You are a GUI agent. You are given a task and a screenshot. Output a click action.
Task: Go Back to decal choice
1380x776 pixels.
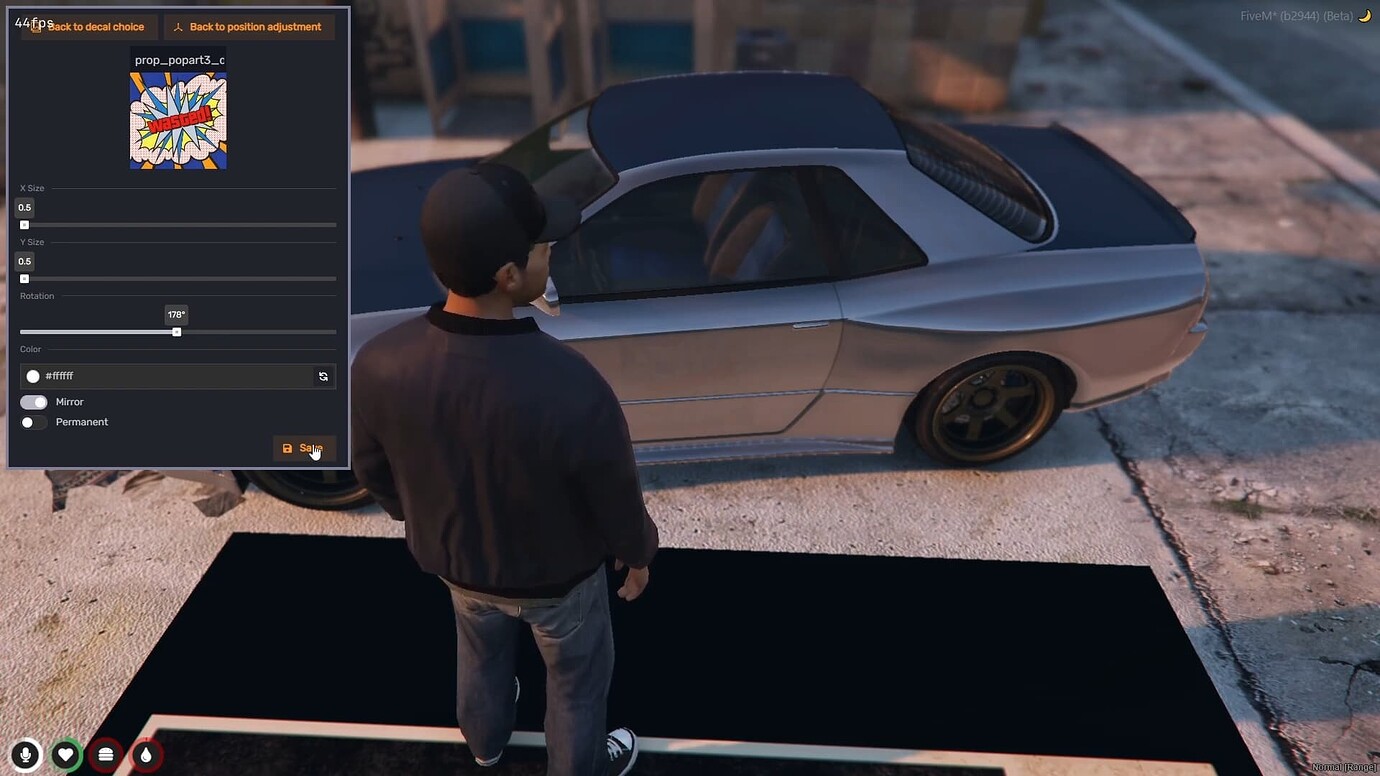(88, 26)
